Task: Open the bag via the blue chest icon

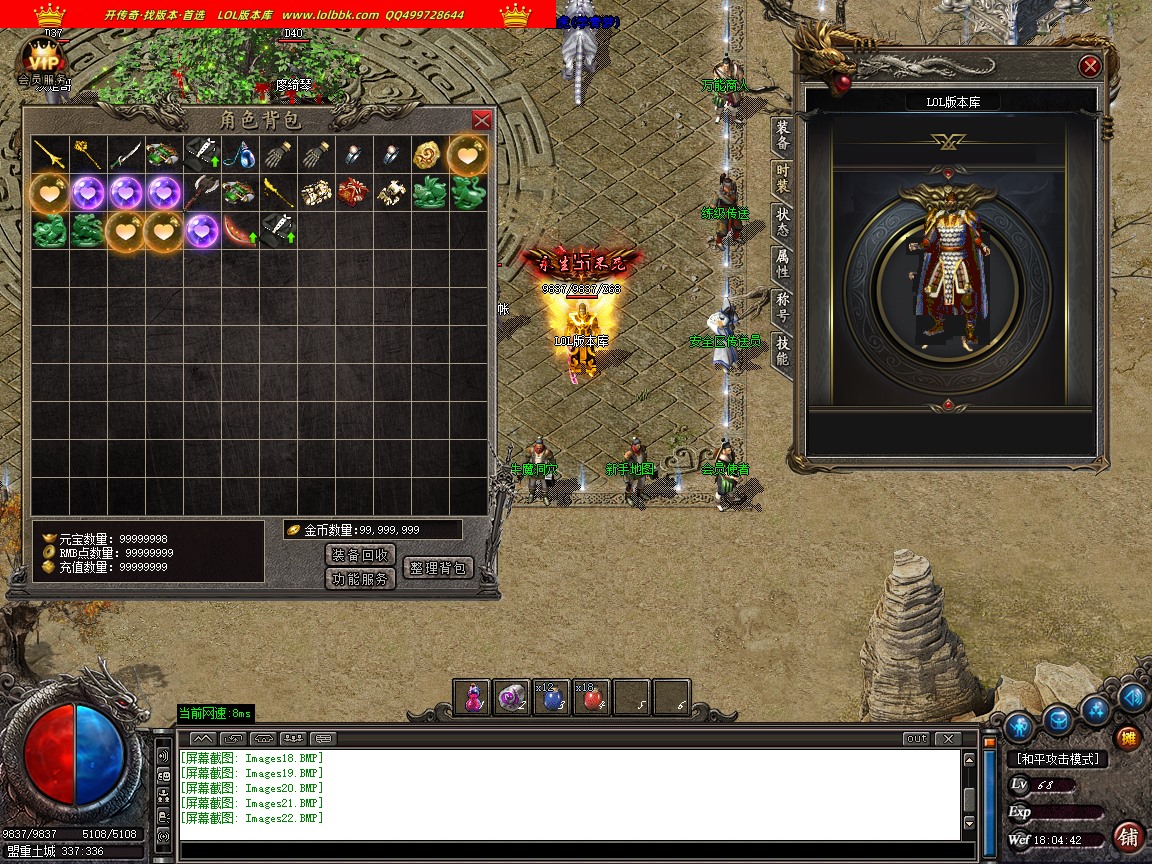Action: point(1058,719)
